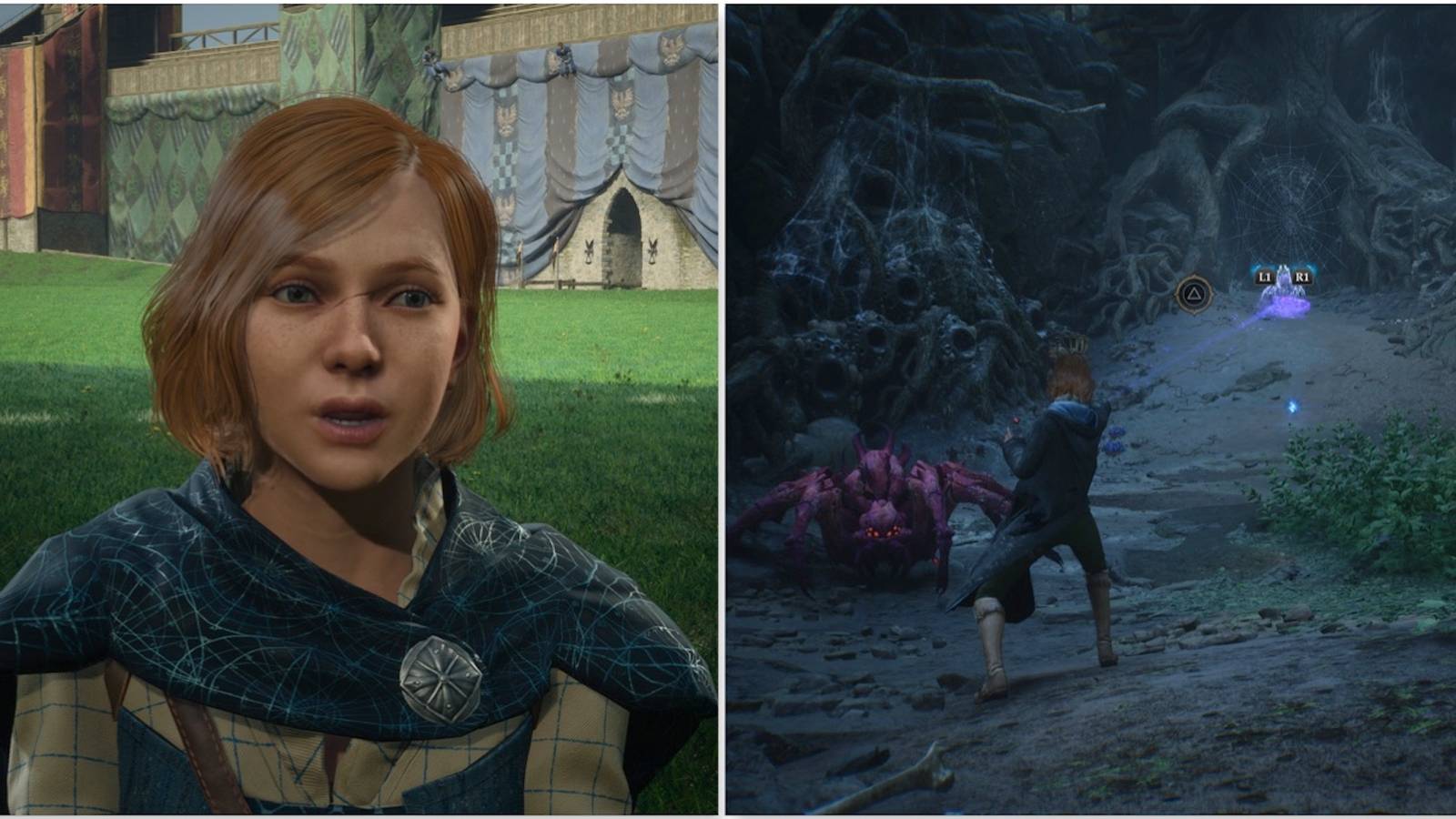Select the R1 button prompt

point(1303,276)
